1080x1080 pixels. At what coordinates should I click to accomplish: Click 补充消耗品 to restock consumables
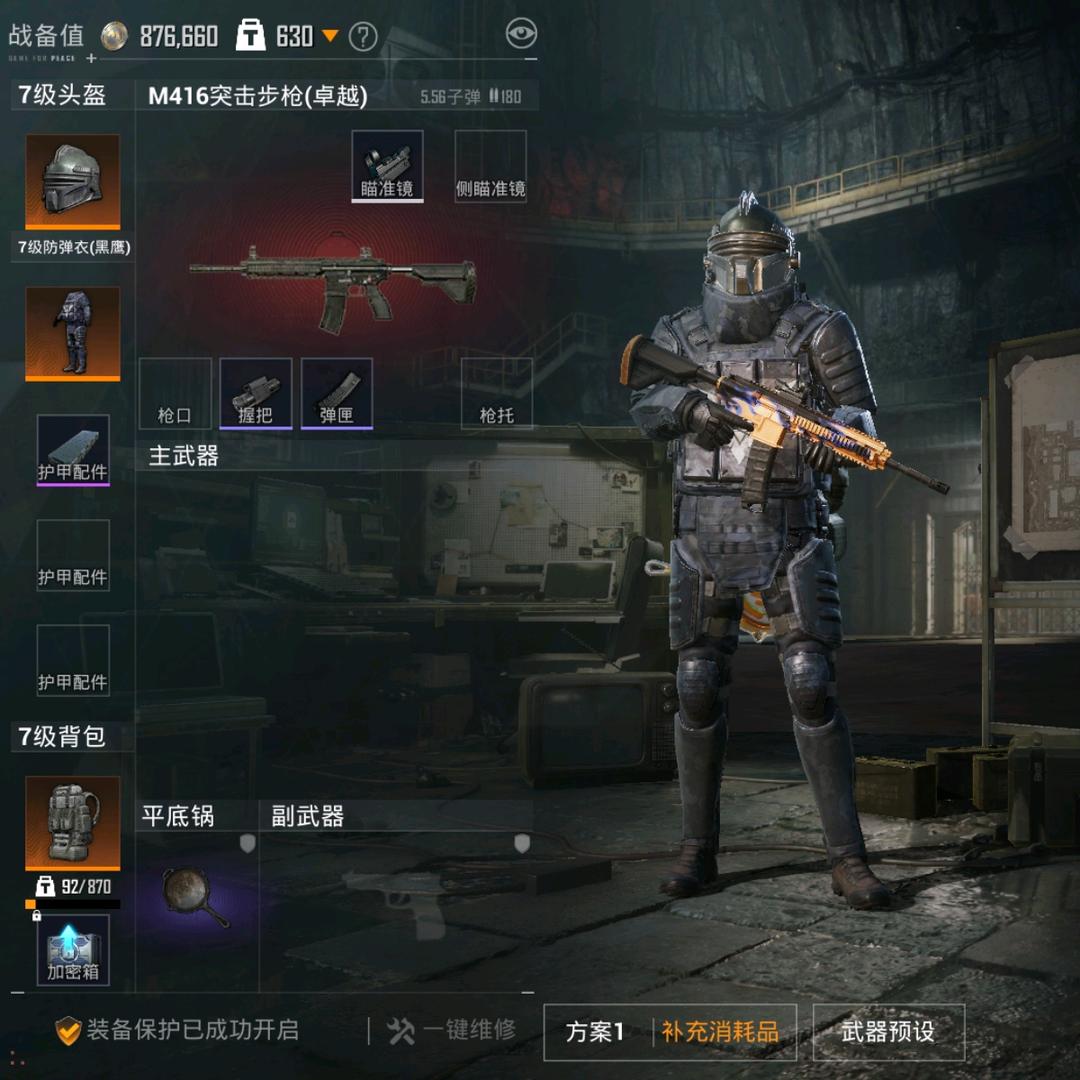[x=720, y=1032]
